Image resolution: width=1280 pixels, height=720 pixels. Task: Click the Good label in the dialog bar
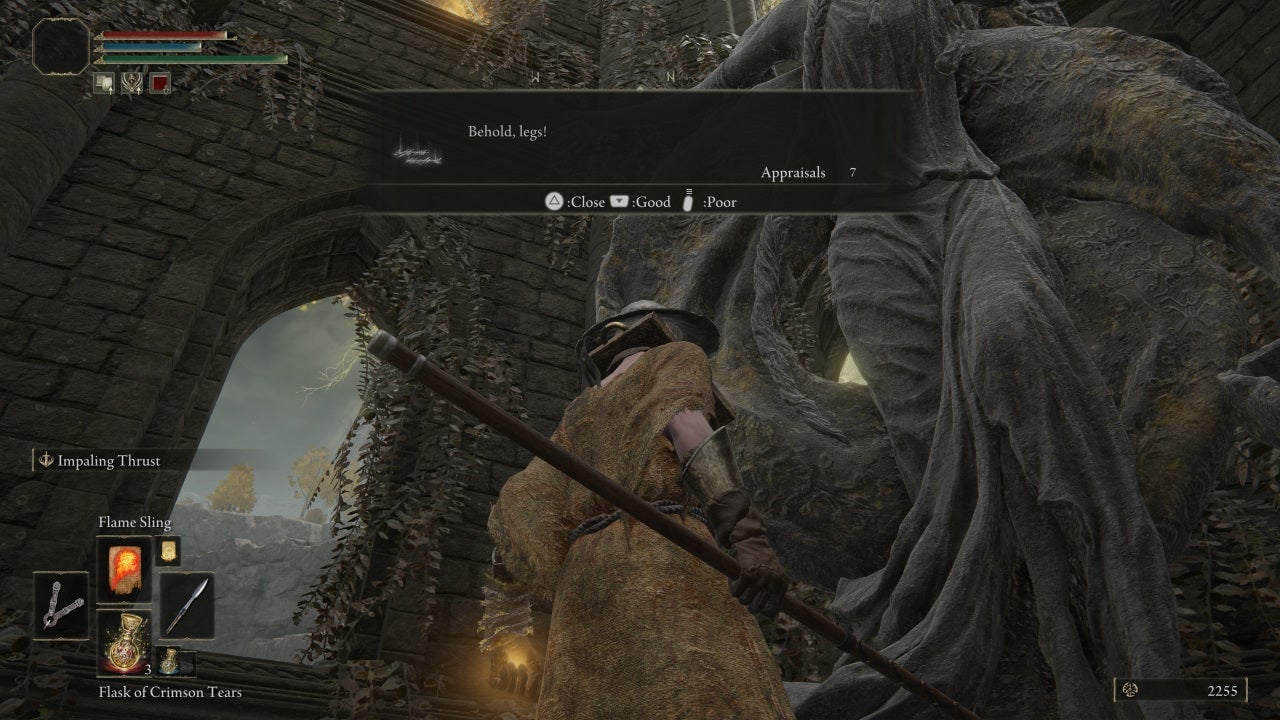652,201
